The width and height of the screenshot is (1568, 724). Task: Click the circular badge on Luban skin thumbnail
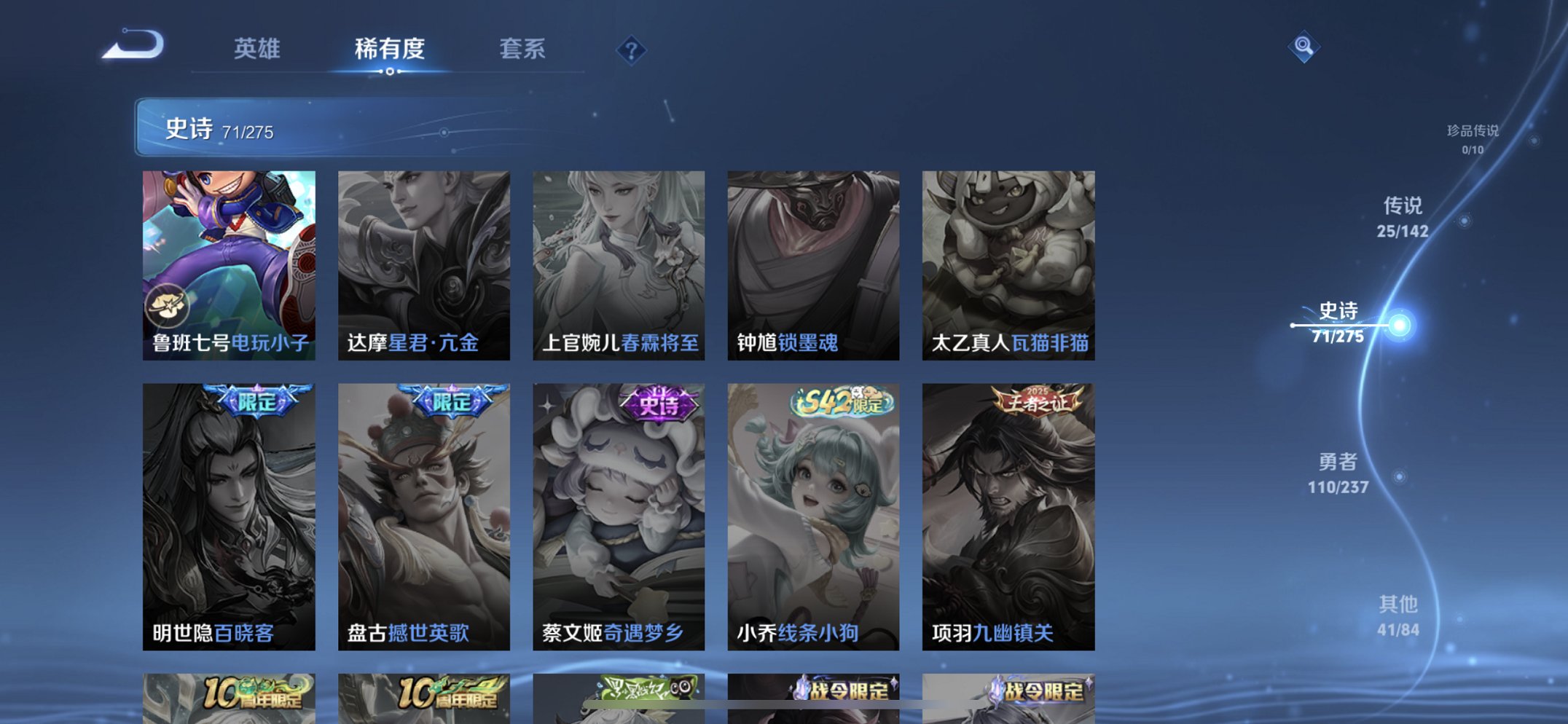pyautogui.click(x=169, y=306)
